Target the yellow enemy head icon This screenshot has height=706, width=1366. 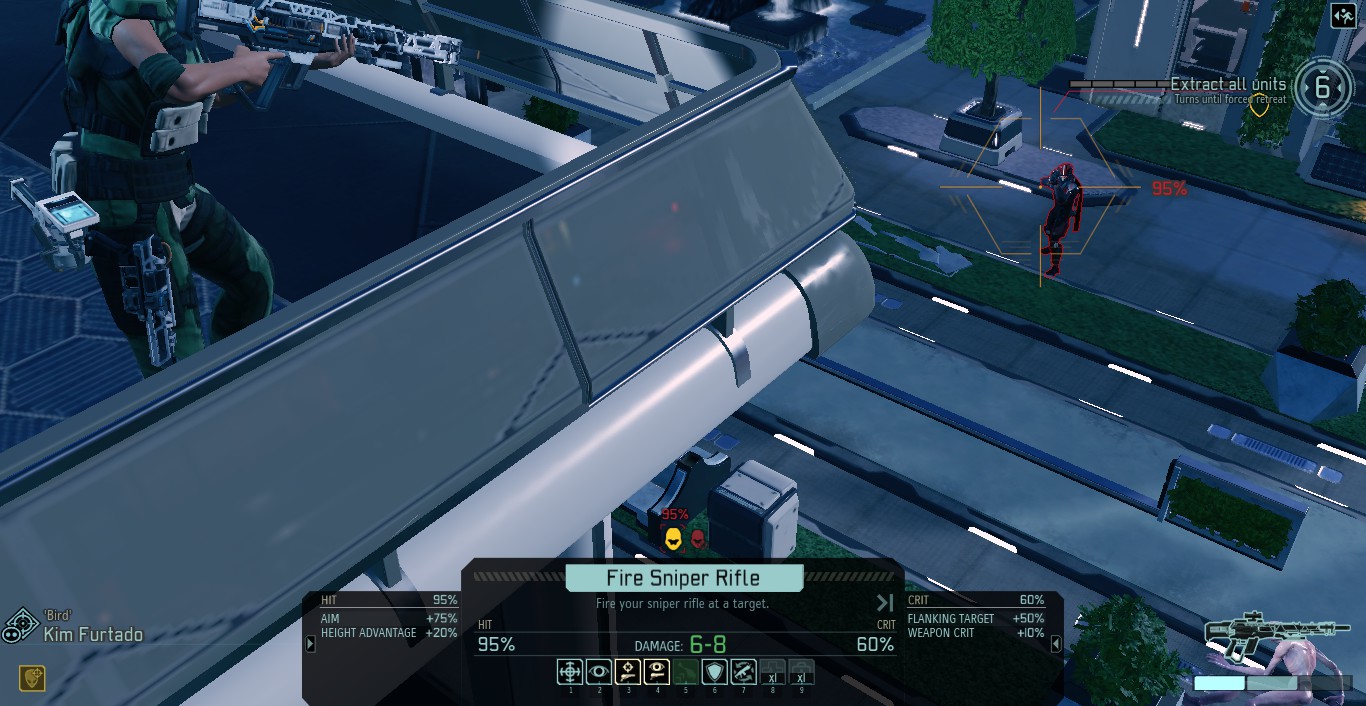coord(673,539)
